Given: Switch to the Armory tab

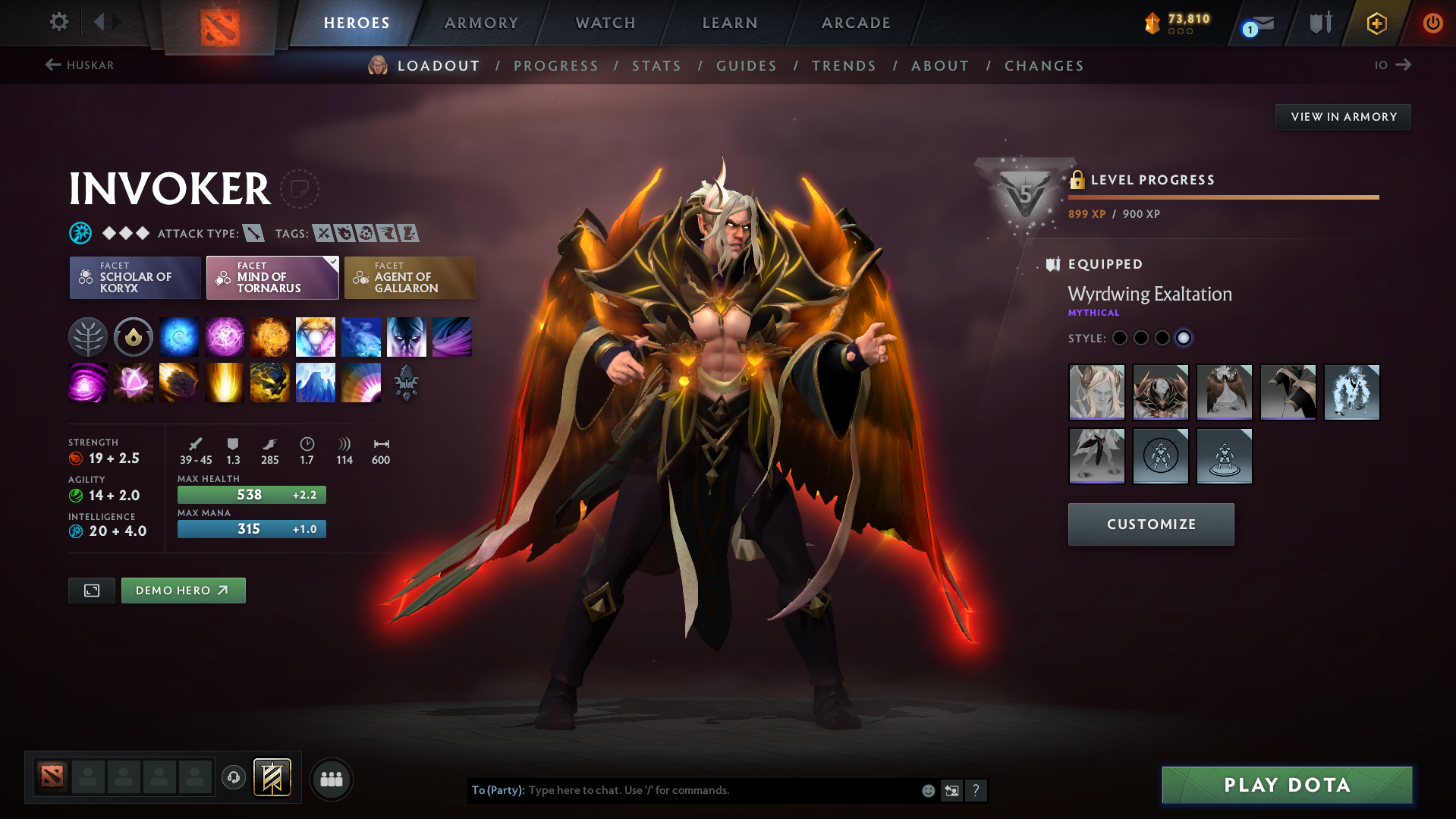Looking at the screenshot, I should pyautogui.click(x=481, y=23).
